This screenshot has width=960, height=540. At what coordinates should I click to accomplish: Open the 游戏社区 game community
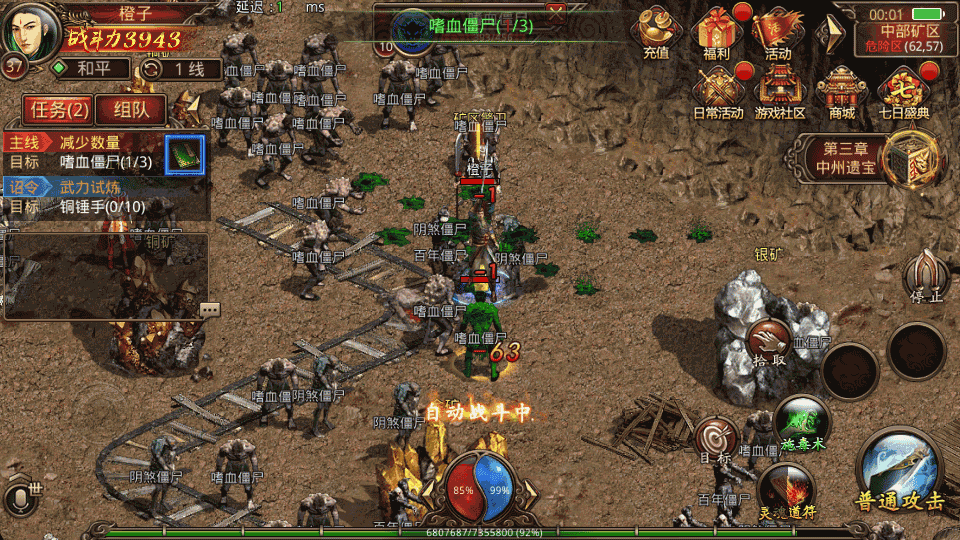pyautogui.click(x=780, y=91)
